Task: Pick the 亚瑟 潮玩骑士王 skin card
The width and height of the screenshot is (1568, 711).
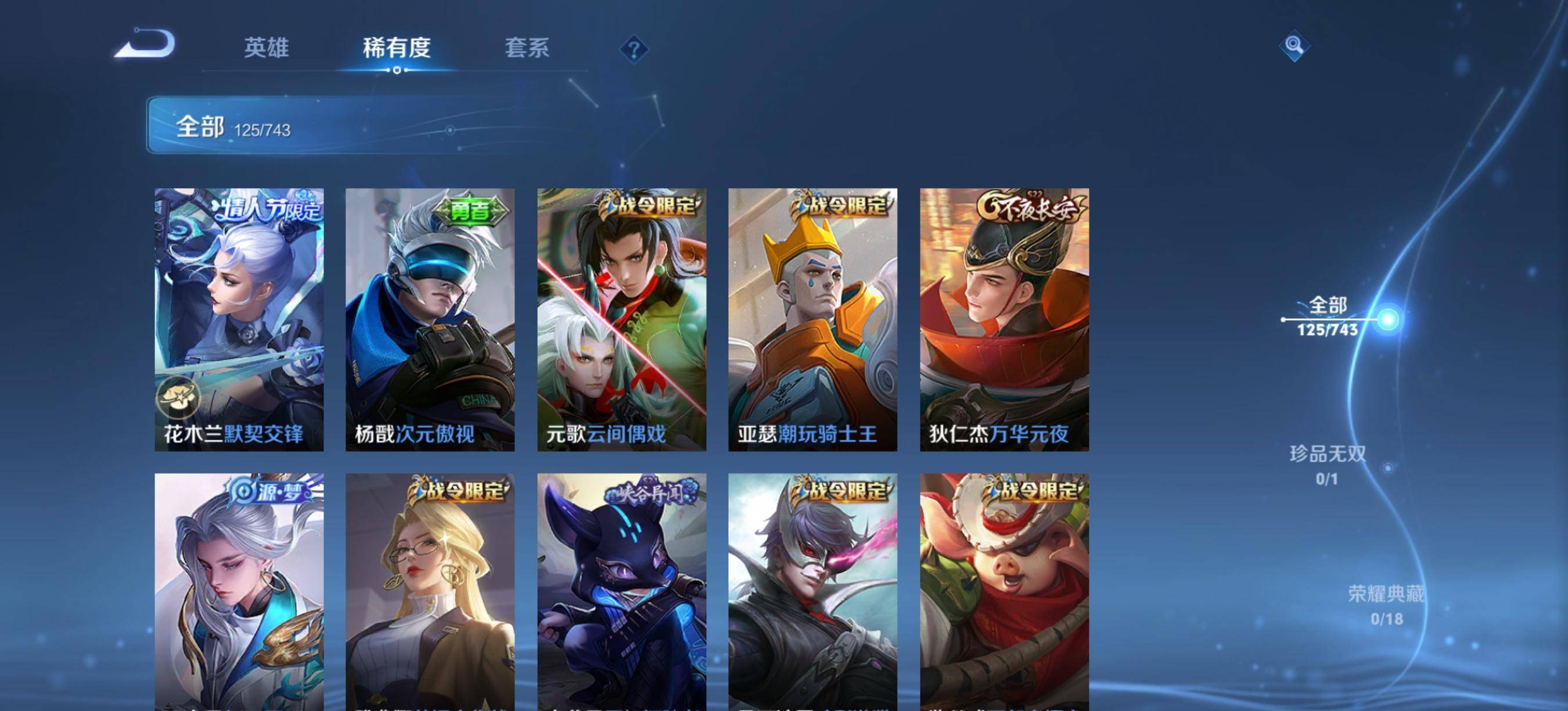Action: click(x=812, y=319)
